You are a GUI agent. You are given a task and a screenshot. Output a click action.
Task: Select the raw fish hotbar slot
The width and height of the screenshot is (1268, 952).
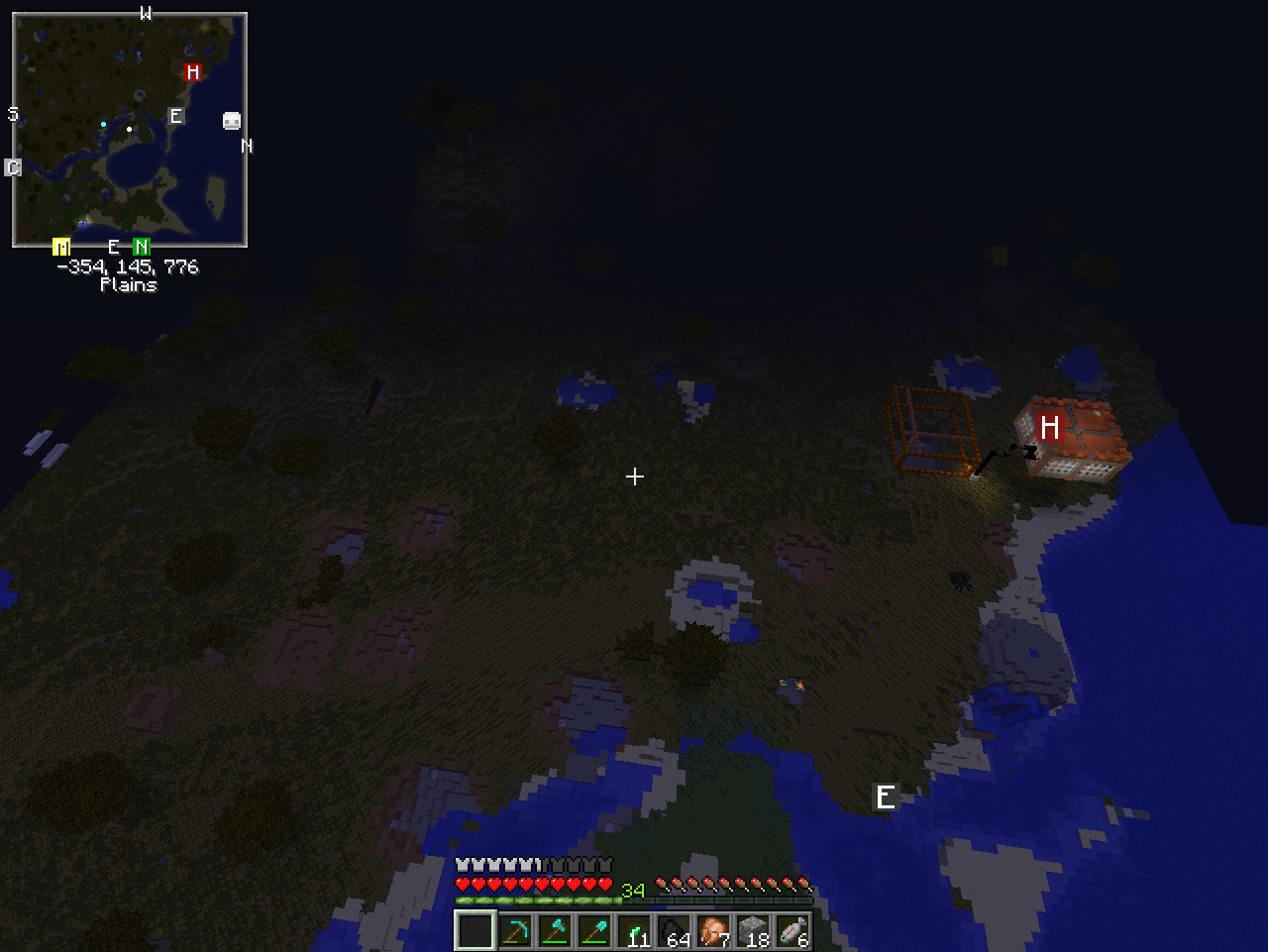(x=792, y=931)
